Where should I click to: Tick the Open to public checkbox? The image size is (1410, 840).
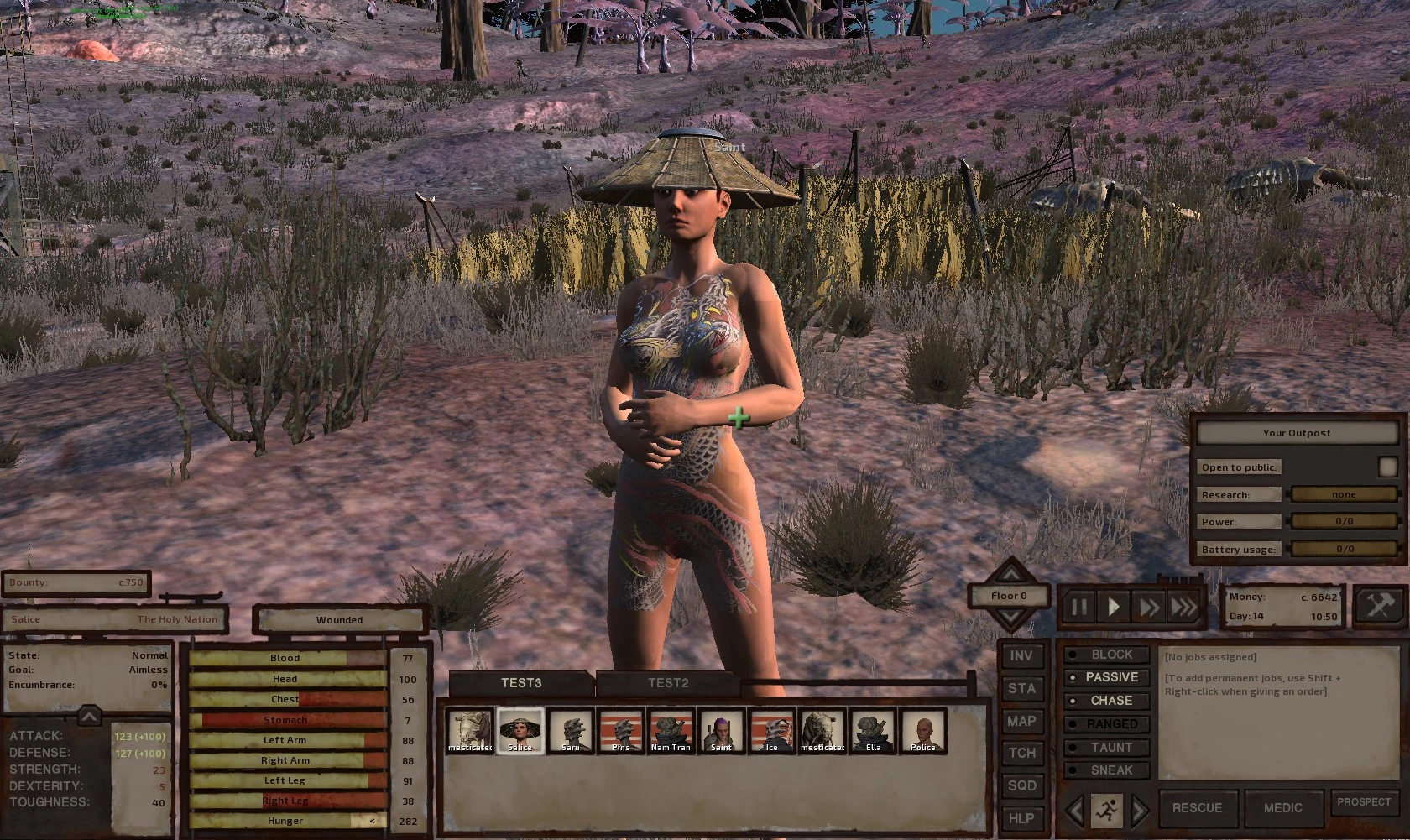coord(1386,467)
